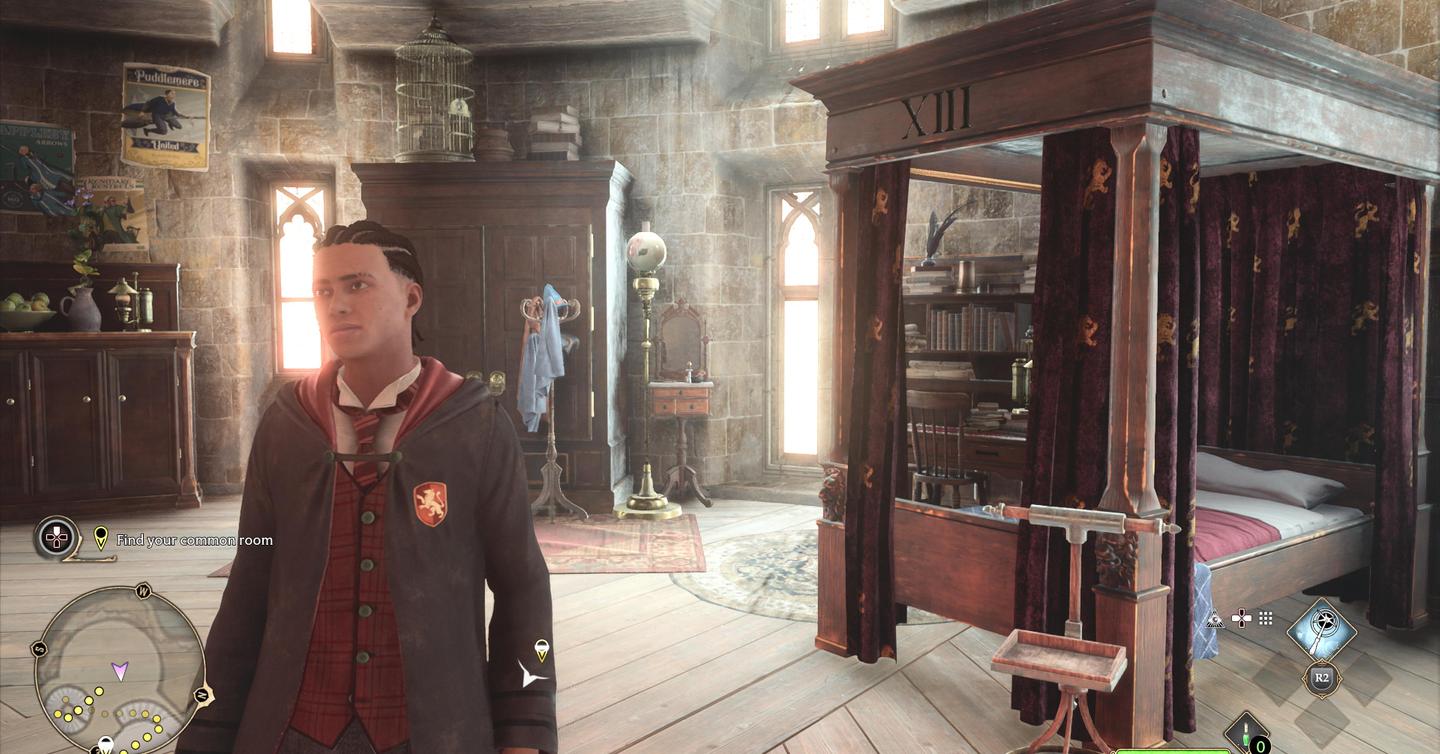The height and width of the screenshot is (754, 1440).
Task: Click the d-pad icon beside the quest objective
Action: 56,538
